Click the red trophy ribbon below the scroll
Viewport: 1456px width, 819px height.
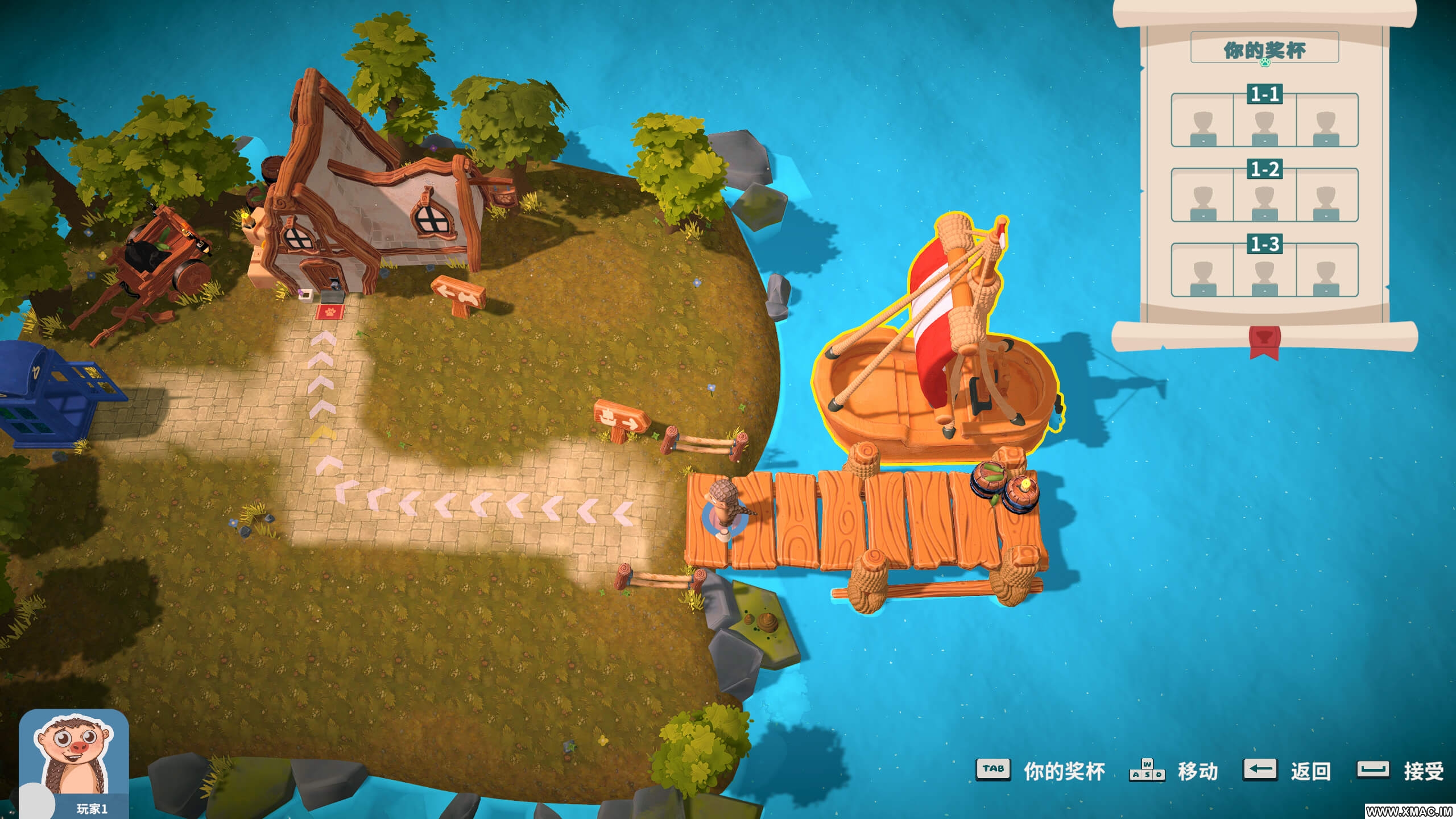[x=1264, y=342]
